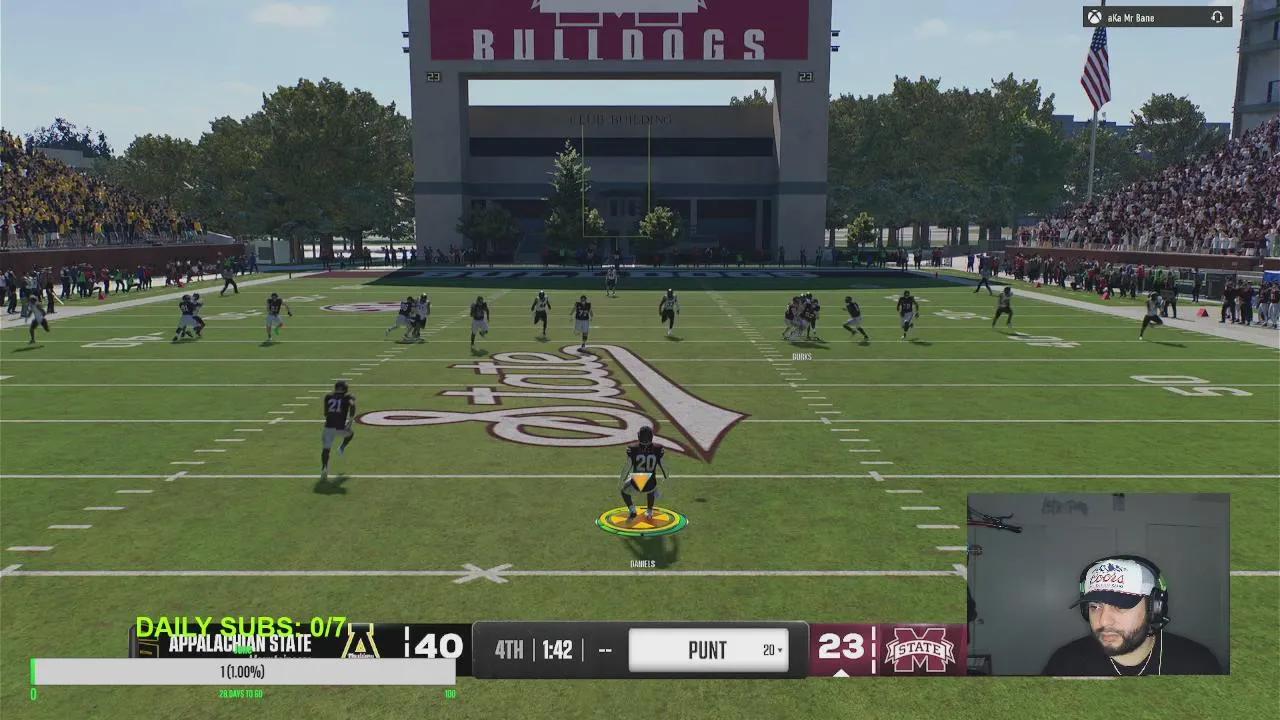
Task: Click the PUNT play panel on scoreboard
Action: [707, 650]
